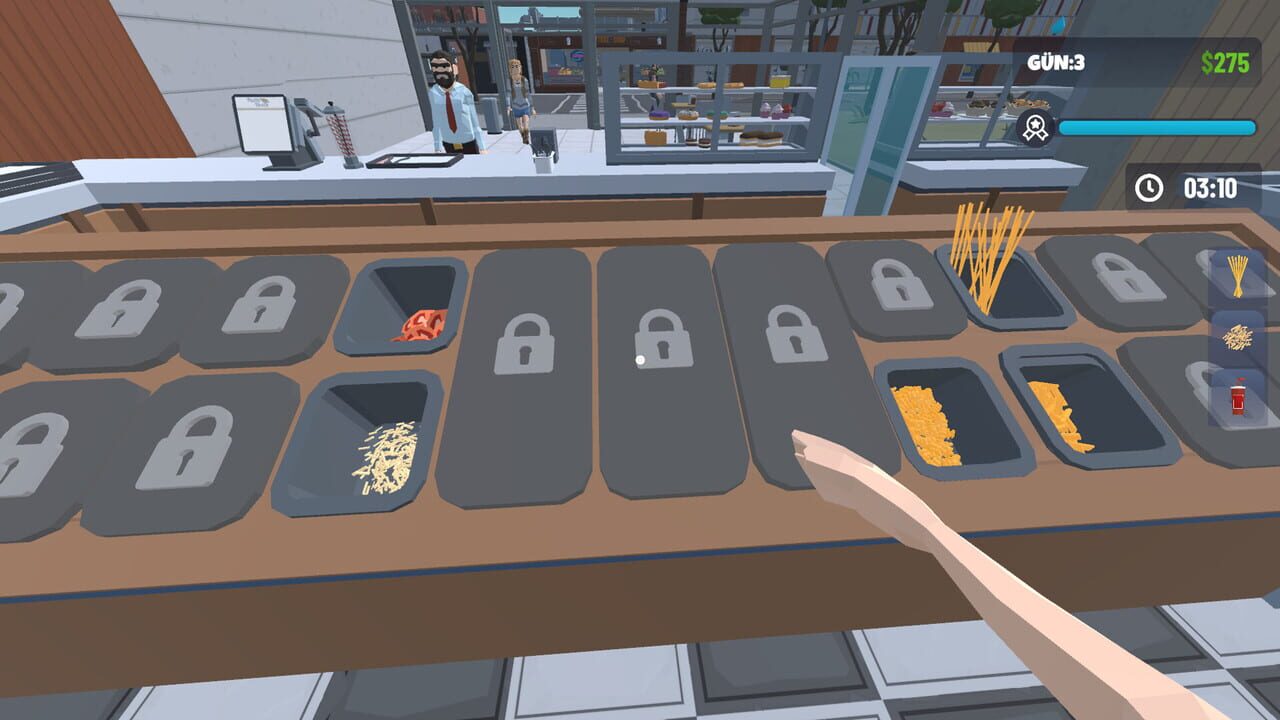
Task: Click the clock icon beside the timer
Action: [x=1148, y=186]
